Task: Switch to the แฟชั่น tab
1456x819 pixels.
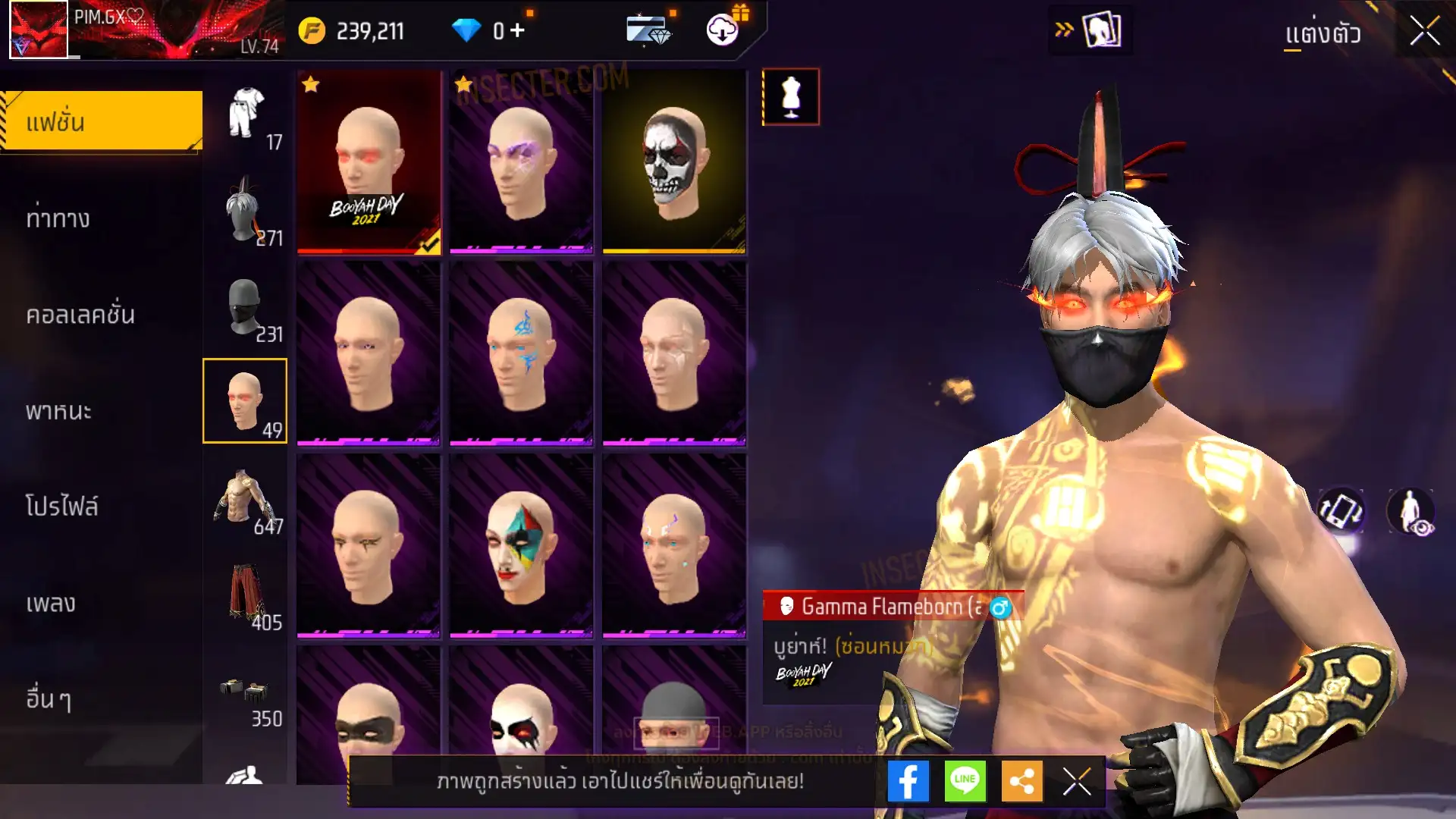Action: pos(102,121)
